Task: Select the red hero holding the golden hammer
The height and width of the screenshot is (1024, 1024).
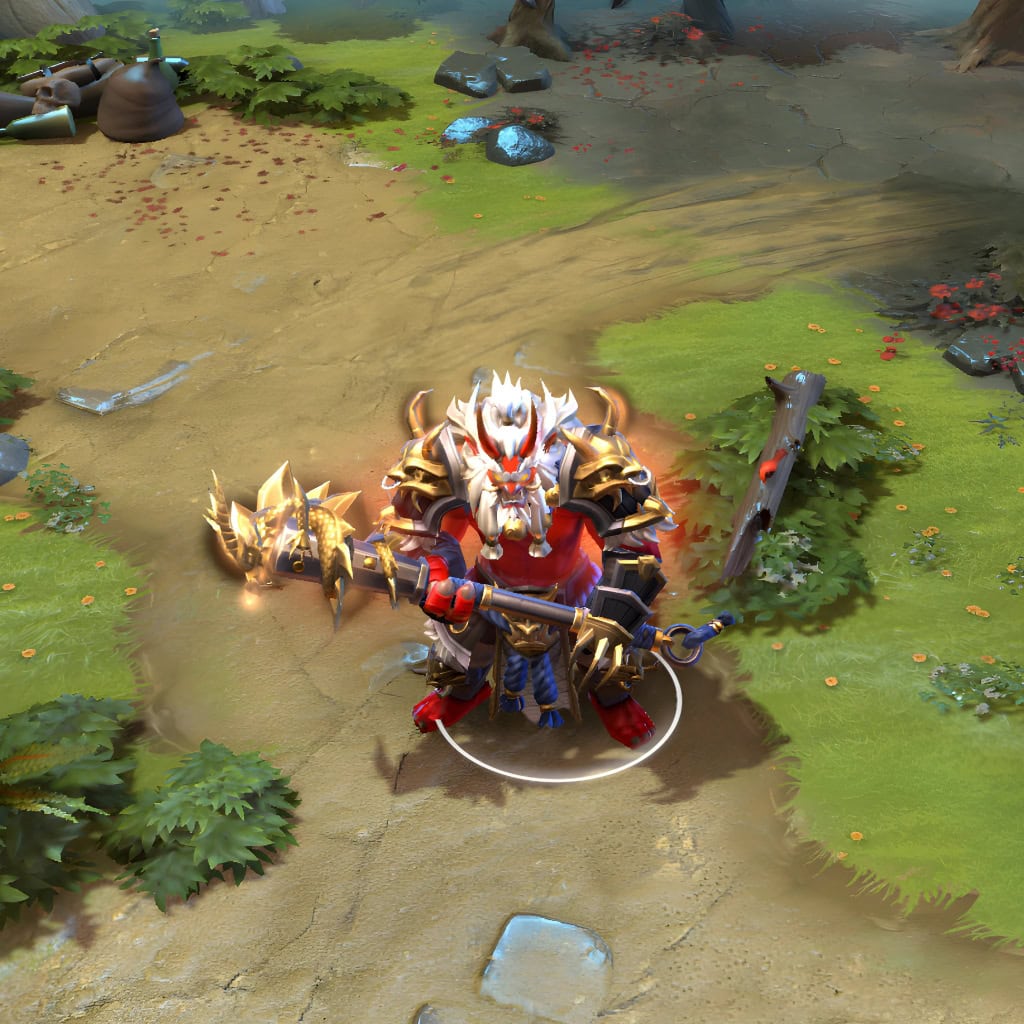Action: point(520,560)
